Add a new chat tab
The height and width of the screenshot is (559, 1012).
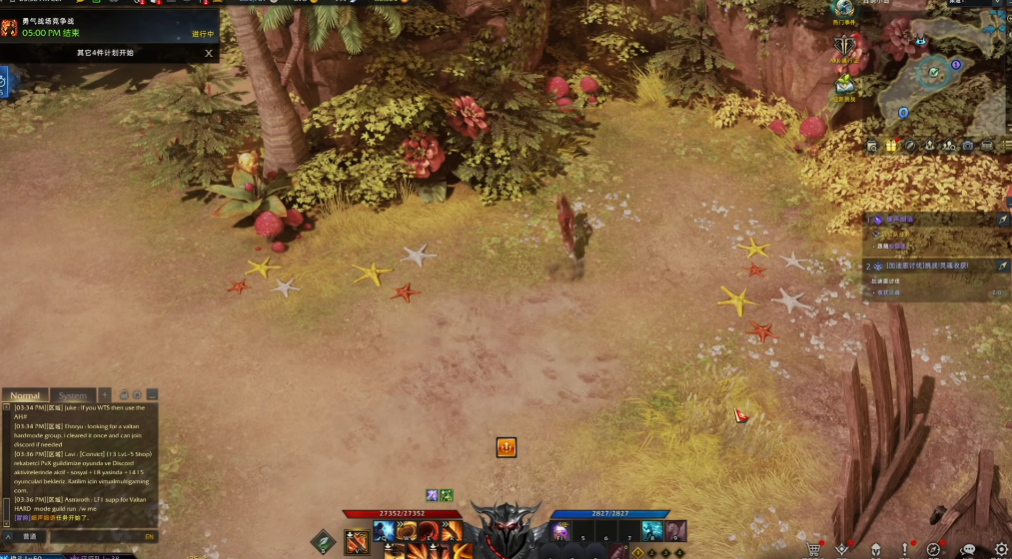105,395
